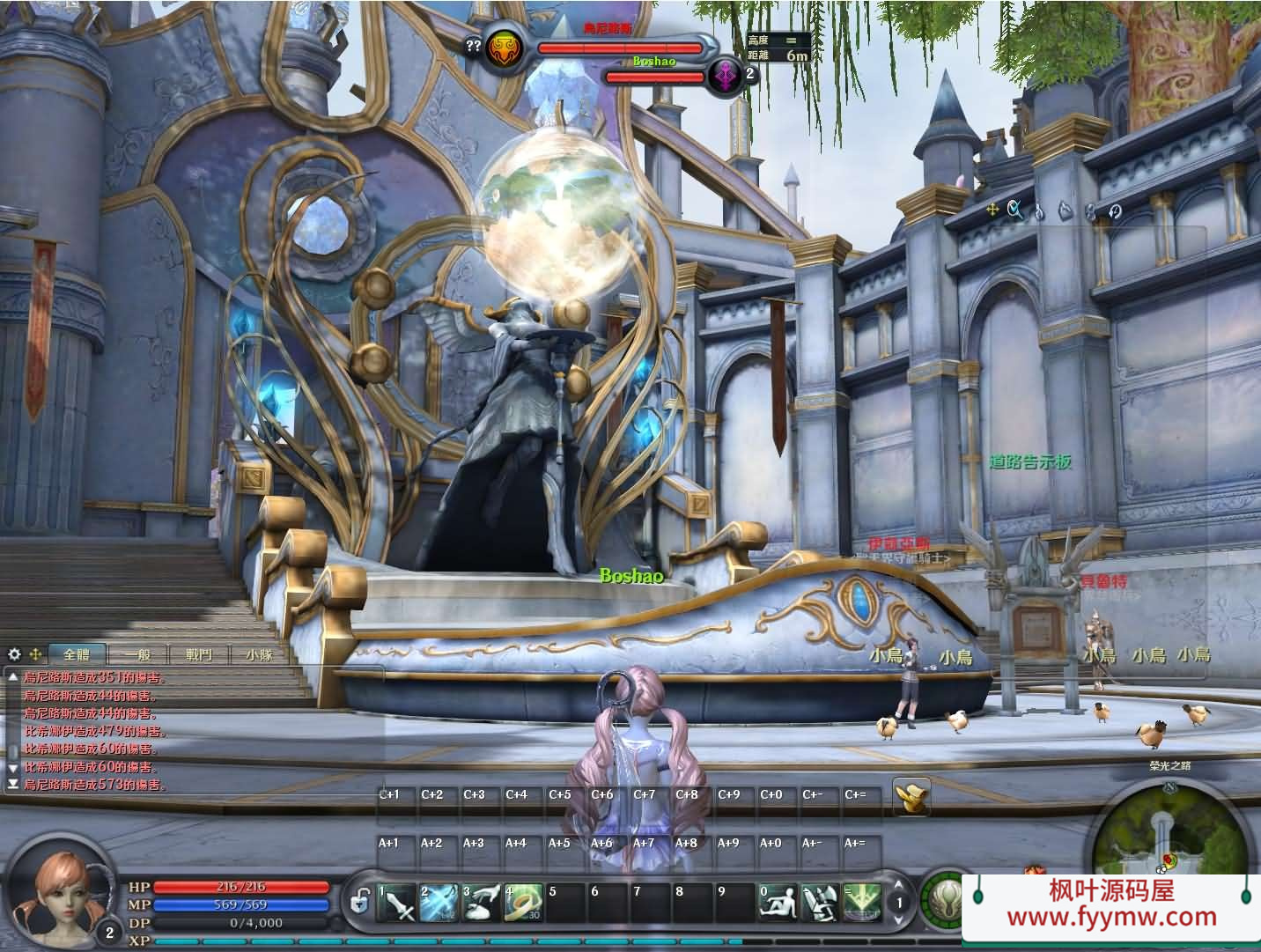1261x952 pixels.
Task: Trigger the ring skill in hotbar slot 4
Action: click(522, 903)
